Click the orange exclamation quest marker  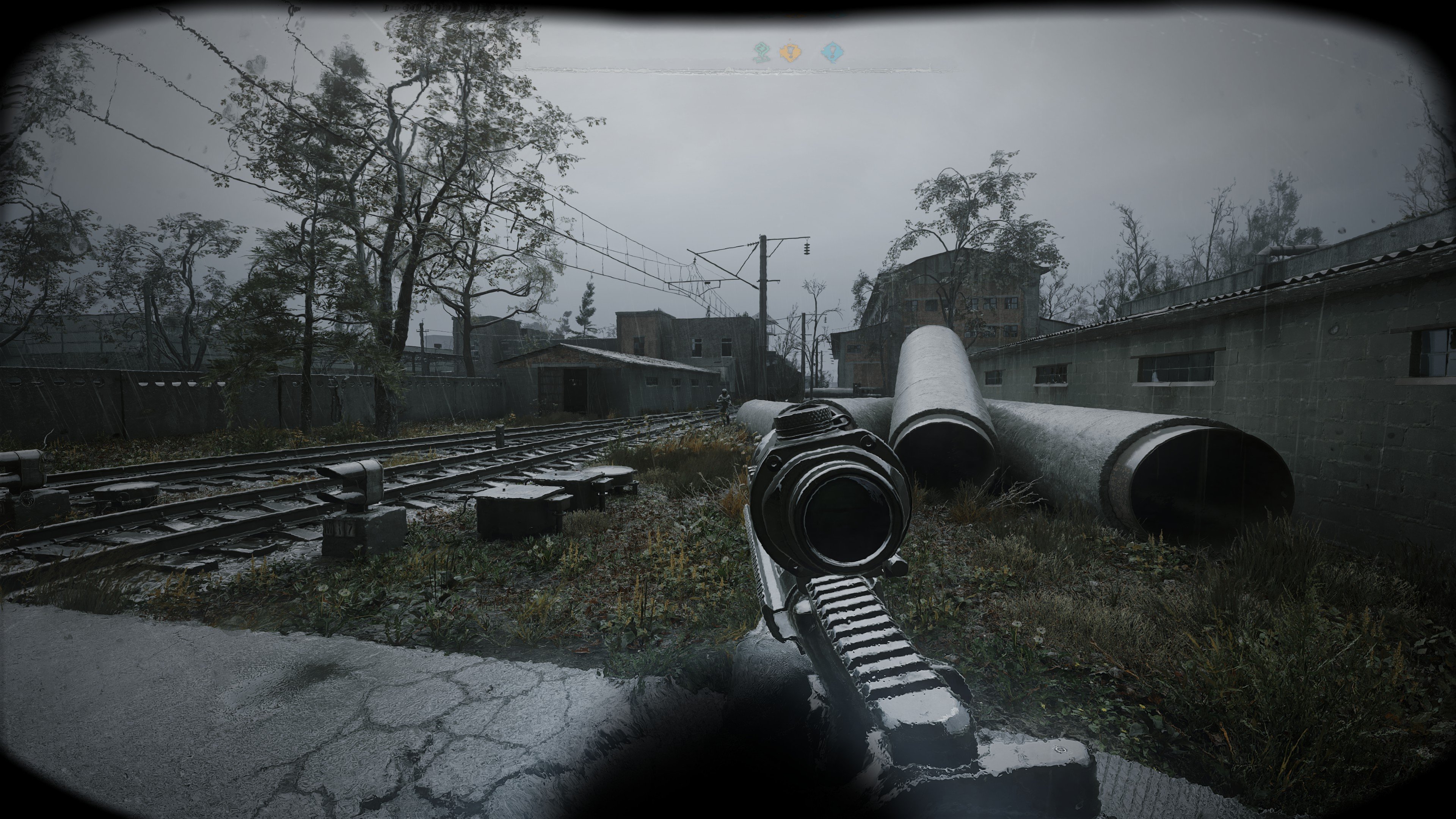pos(789,53)
